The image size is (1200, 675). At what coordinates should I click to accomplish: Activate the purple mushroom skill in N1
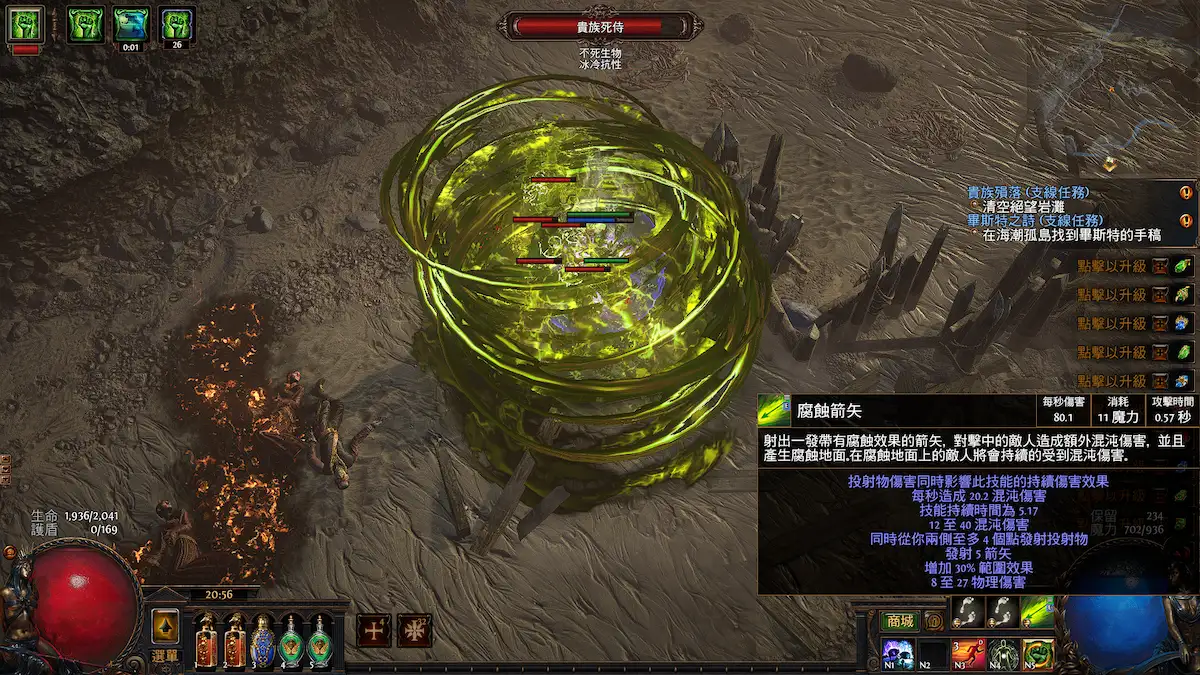(x=896, y=655)
